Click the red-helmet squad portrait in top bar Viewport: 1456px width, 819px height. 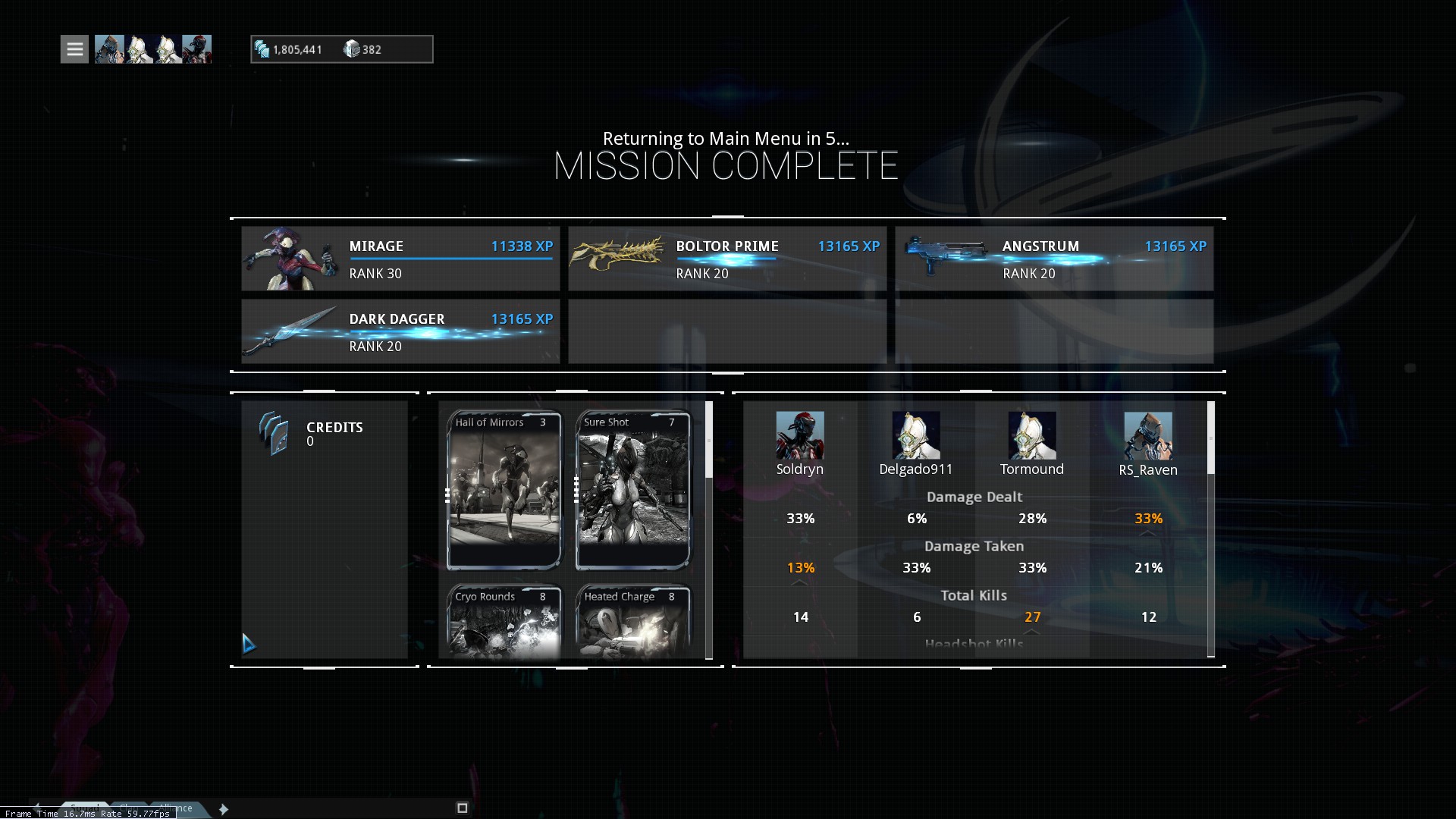pos(196,49)
